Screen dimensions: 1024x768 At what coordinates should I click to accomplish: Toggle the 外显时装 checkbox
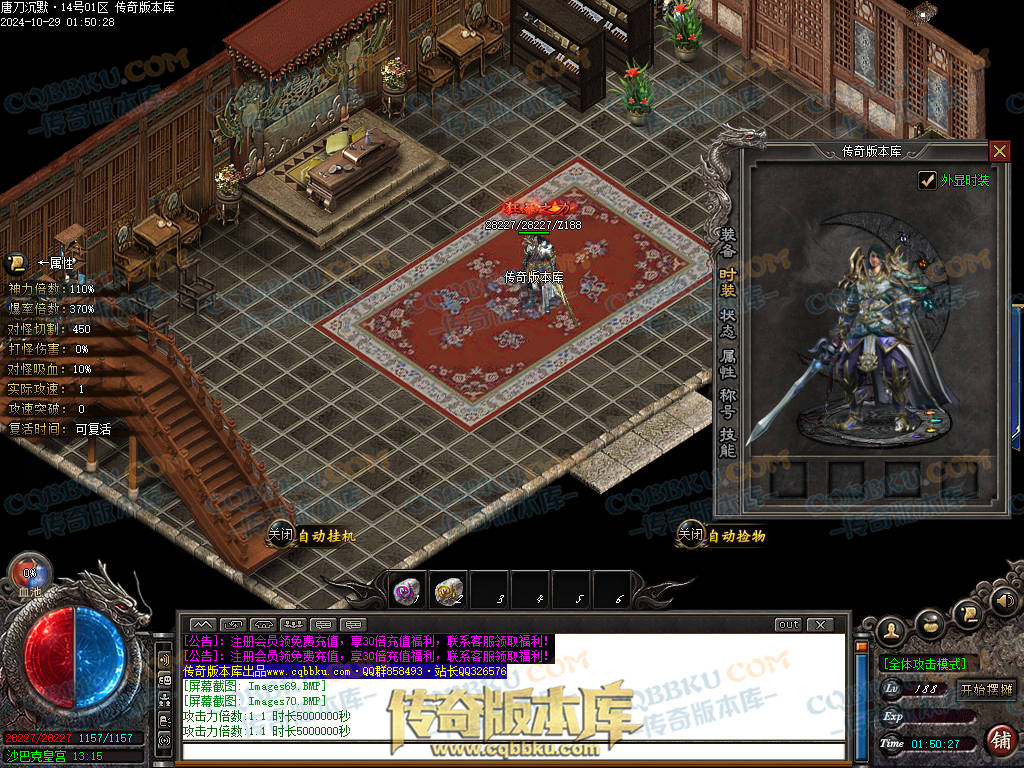click(928, 180)
